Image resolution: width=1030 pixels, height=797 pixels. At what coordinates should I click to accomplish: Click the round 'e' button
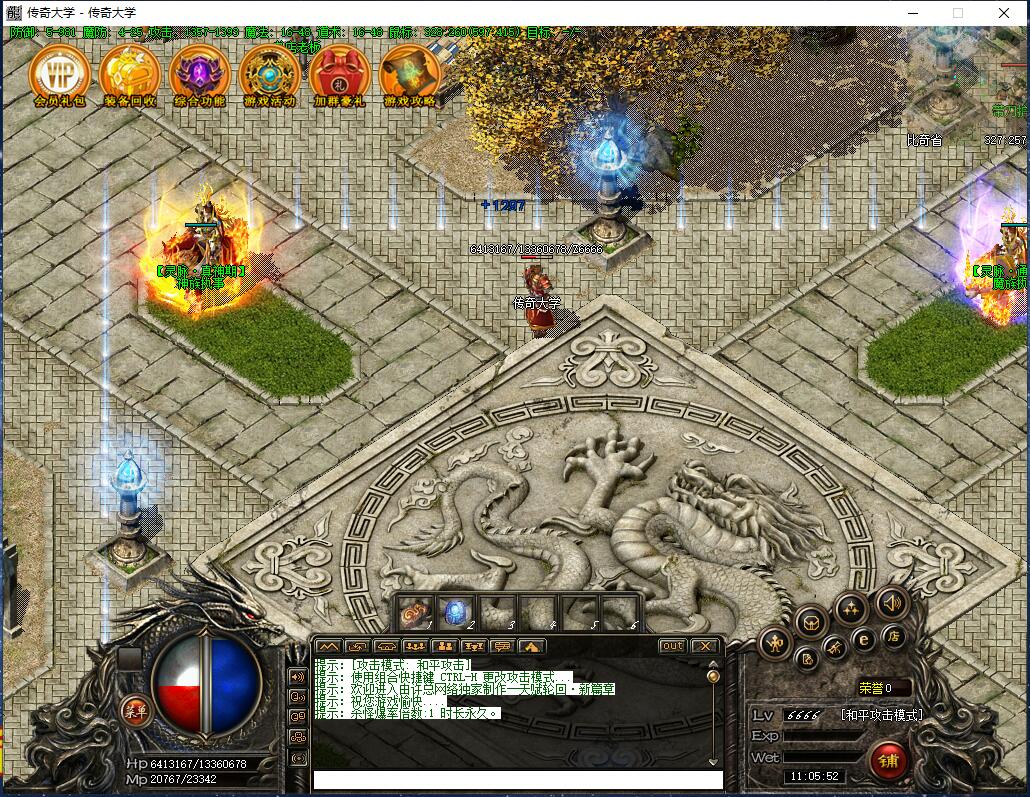pos(863,639)
